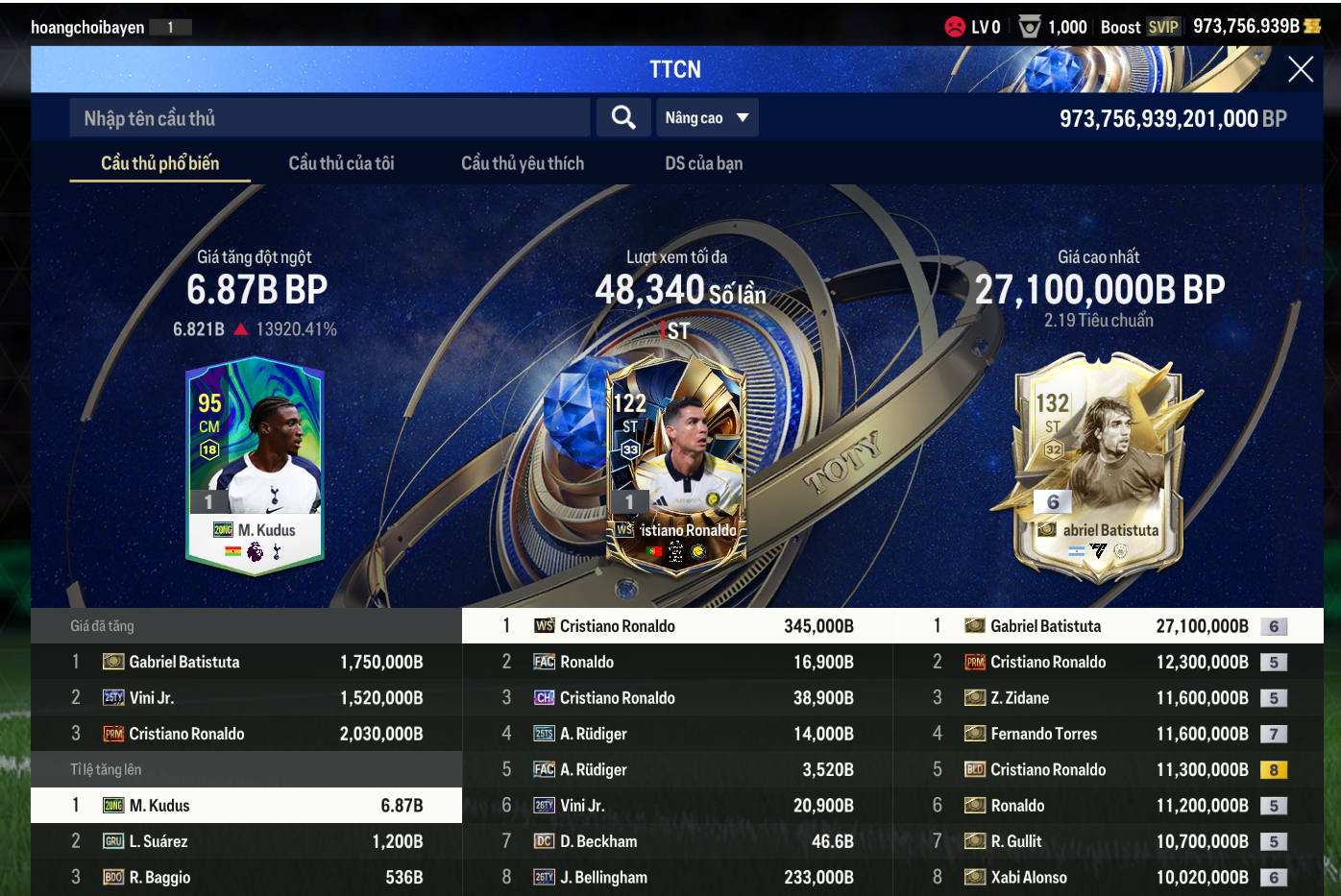Select the Xabi Alonso 10,020,000B row
Screen dimensions: 1341x896
tap(1108, 877)
